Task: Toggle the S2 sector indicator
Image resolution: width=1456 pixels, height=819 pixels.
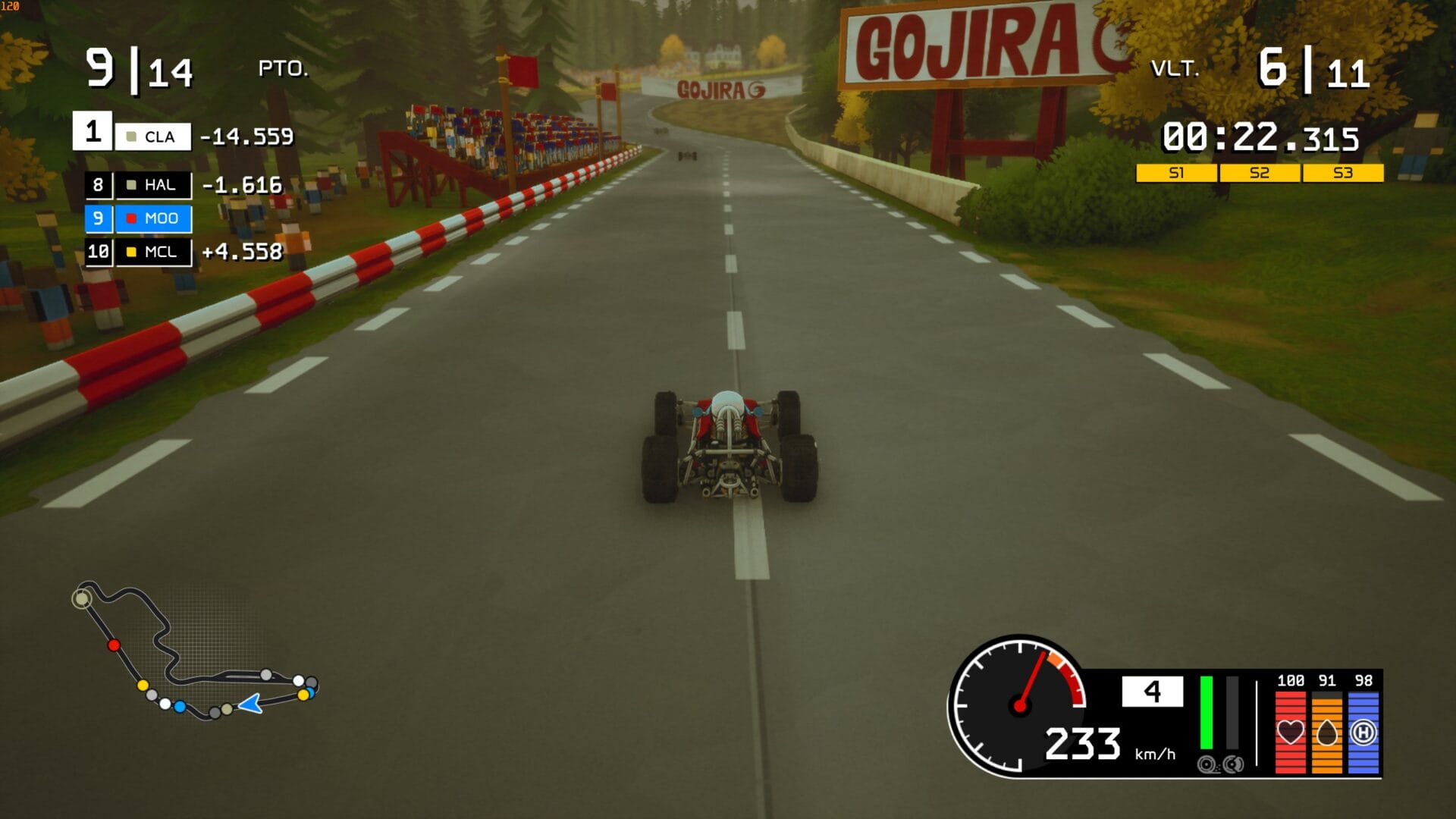Action: click(1260, 173)
